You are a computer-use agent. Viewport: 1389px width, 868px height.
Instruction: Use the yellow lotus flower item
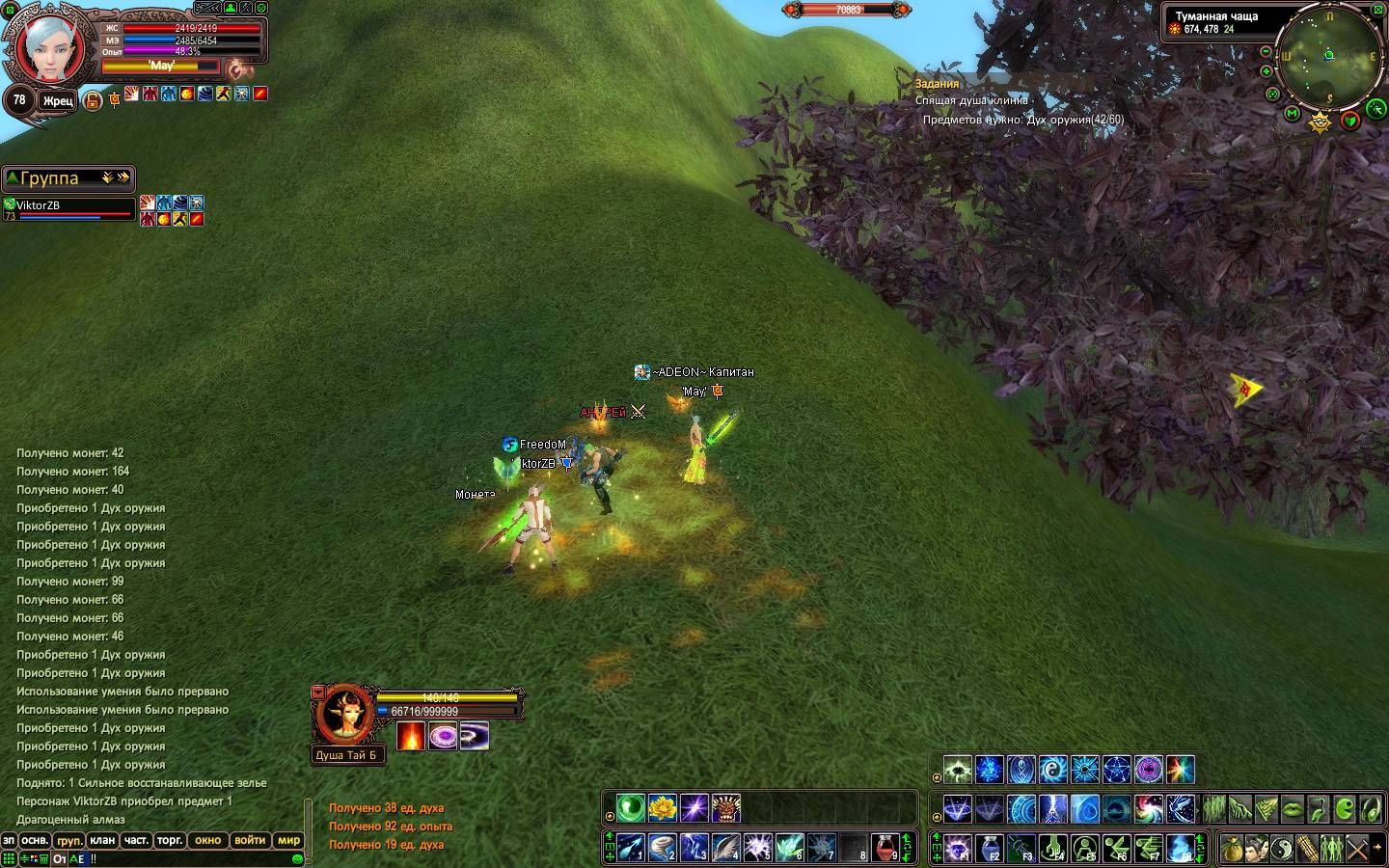pos(662,807)
